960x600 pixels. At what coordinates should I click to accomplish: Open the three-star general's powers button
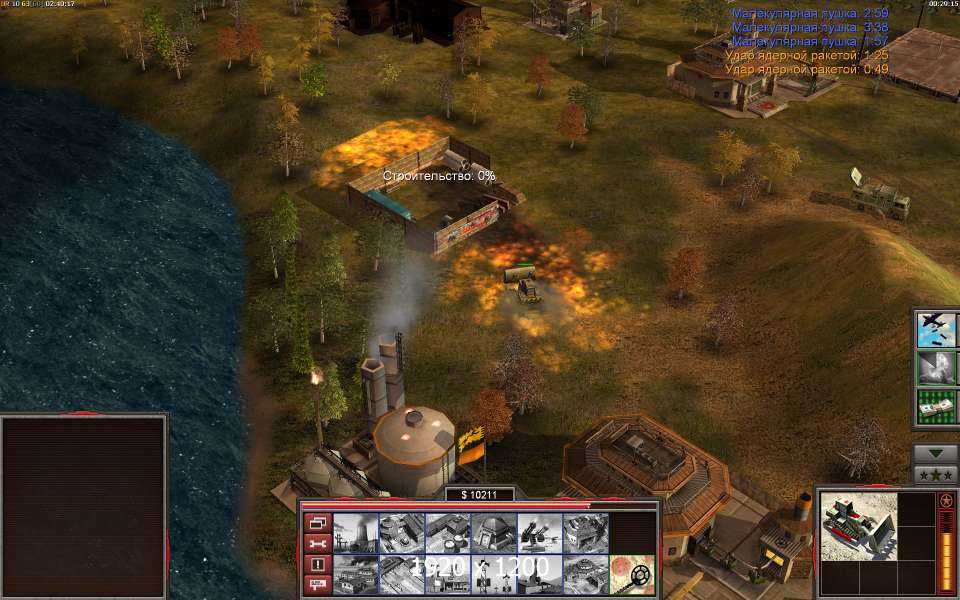click(935, 474)
